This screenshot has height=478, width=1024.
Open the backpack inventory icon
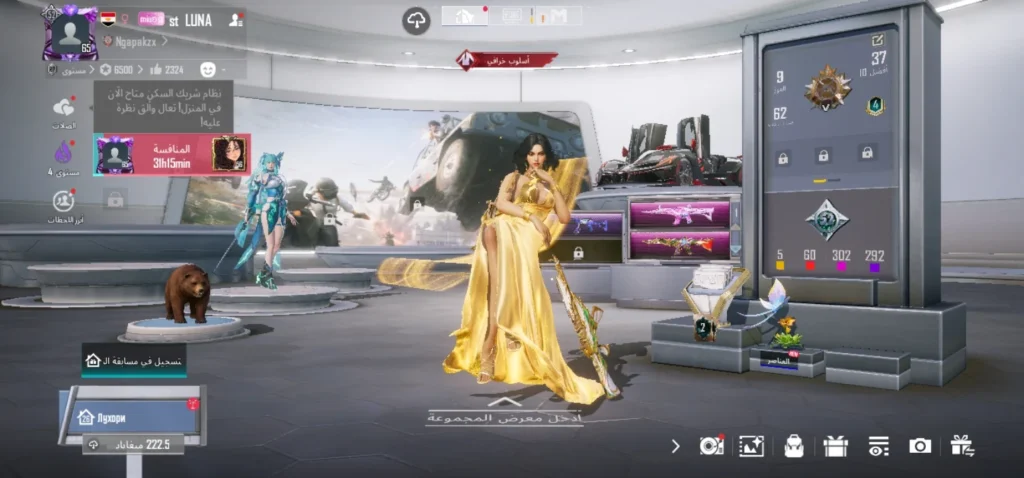pyautogui.click(x=794, y=446)
